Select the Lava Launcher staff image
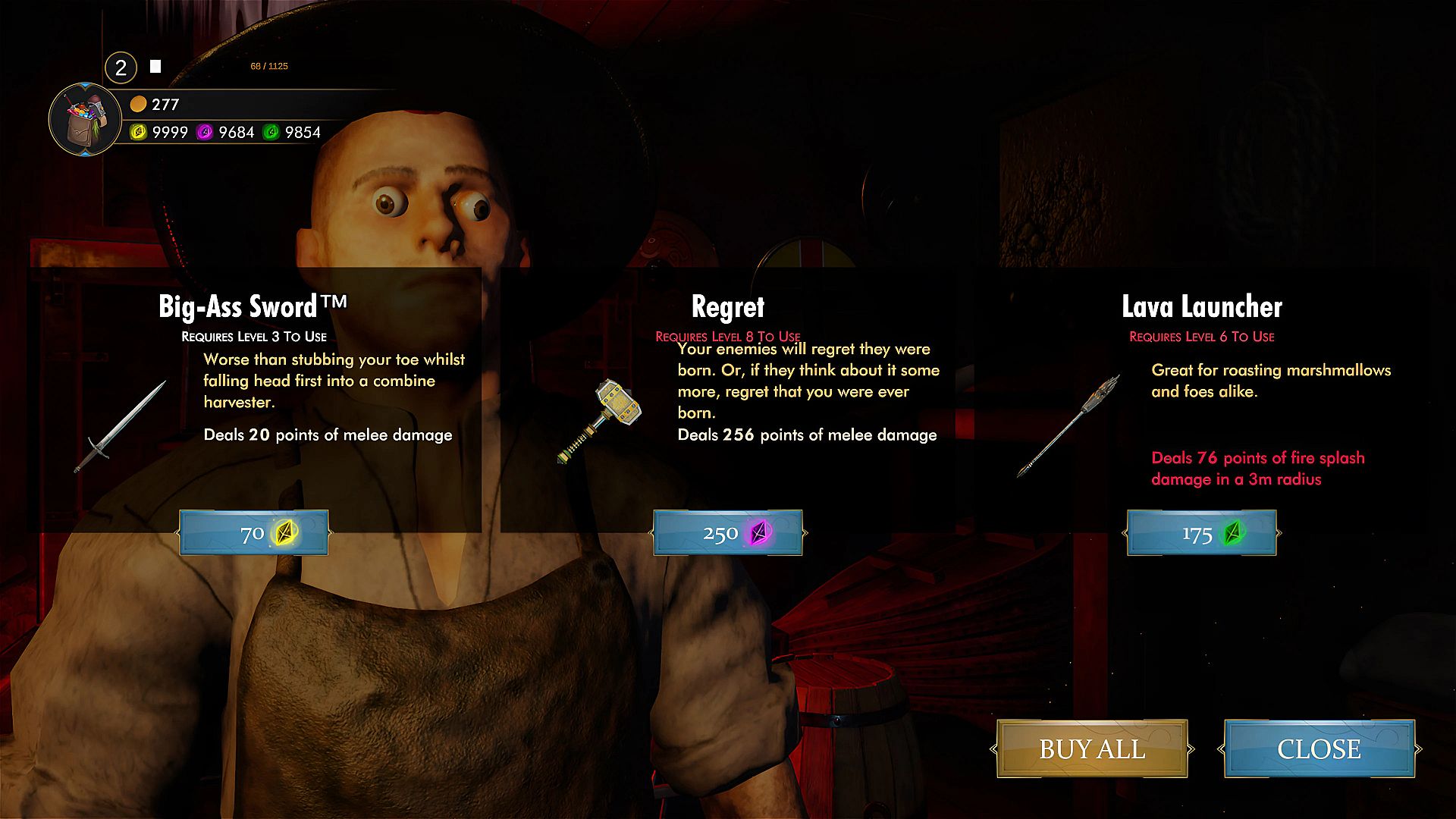 click(x=1069, y=425)
